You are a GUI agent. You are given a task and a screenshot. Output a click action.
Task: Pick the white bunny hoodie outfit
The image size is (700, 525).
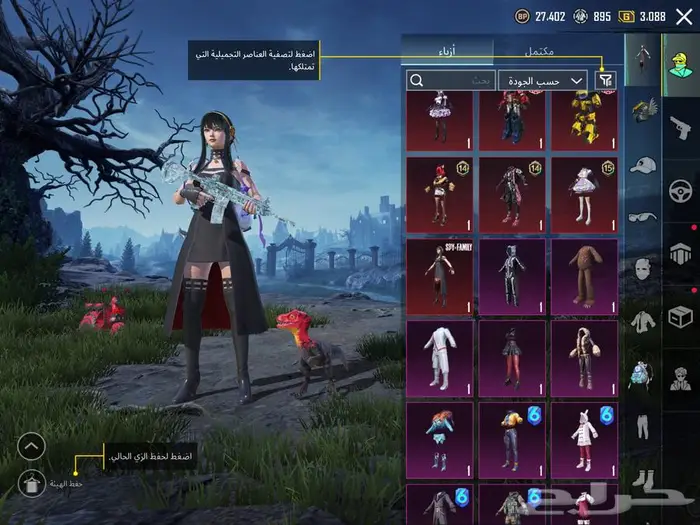(584, 438)
